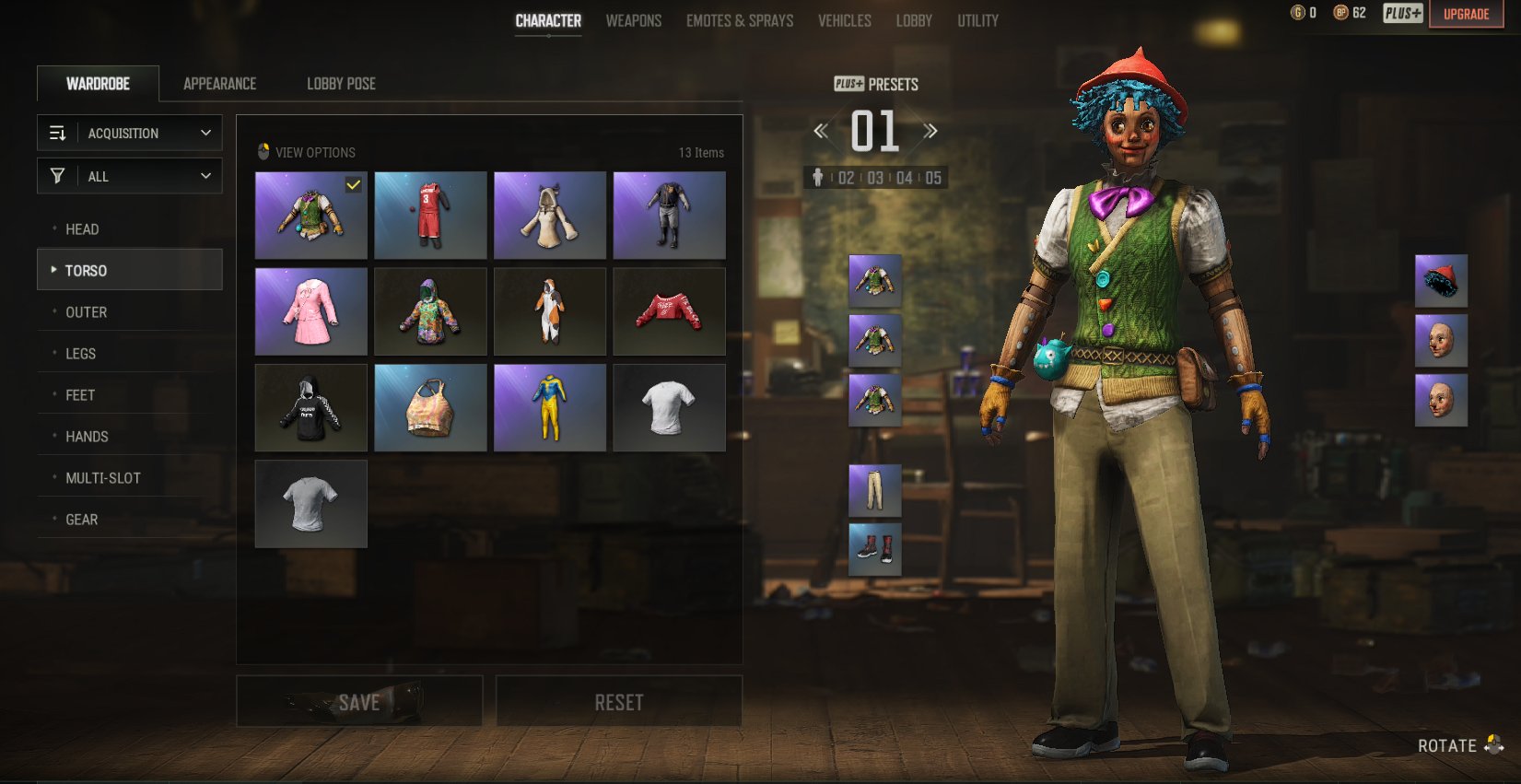1521x784 pixels.
Task: Go to the Vehicles tab
Action: (844, 20)
